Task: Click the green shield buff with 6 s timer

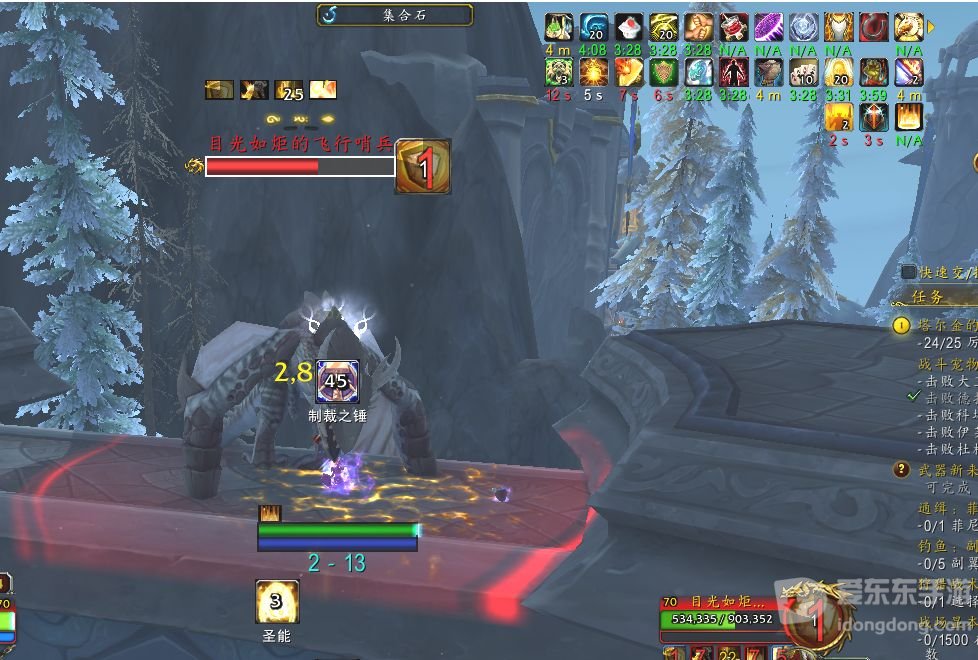Action: pos(663,72)
